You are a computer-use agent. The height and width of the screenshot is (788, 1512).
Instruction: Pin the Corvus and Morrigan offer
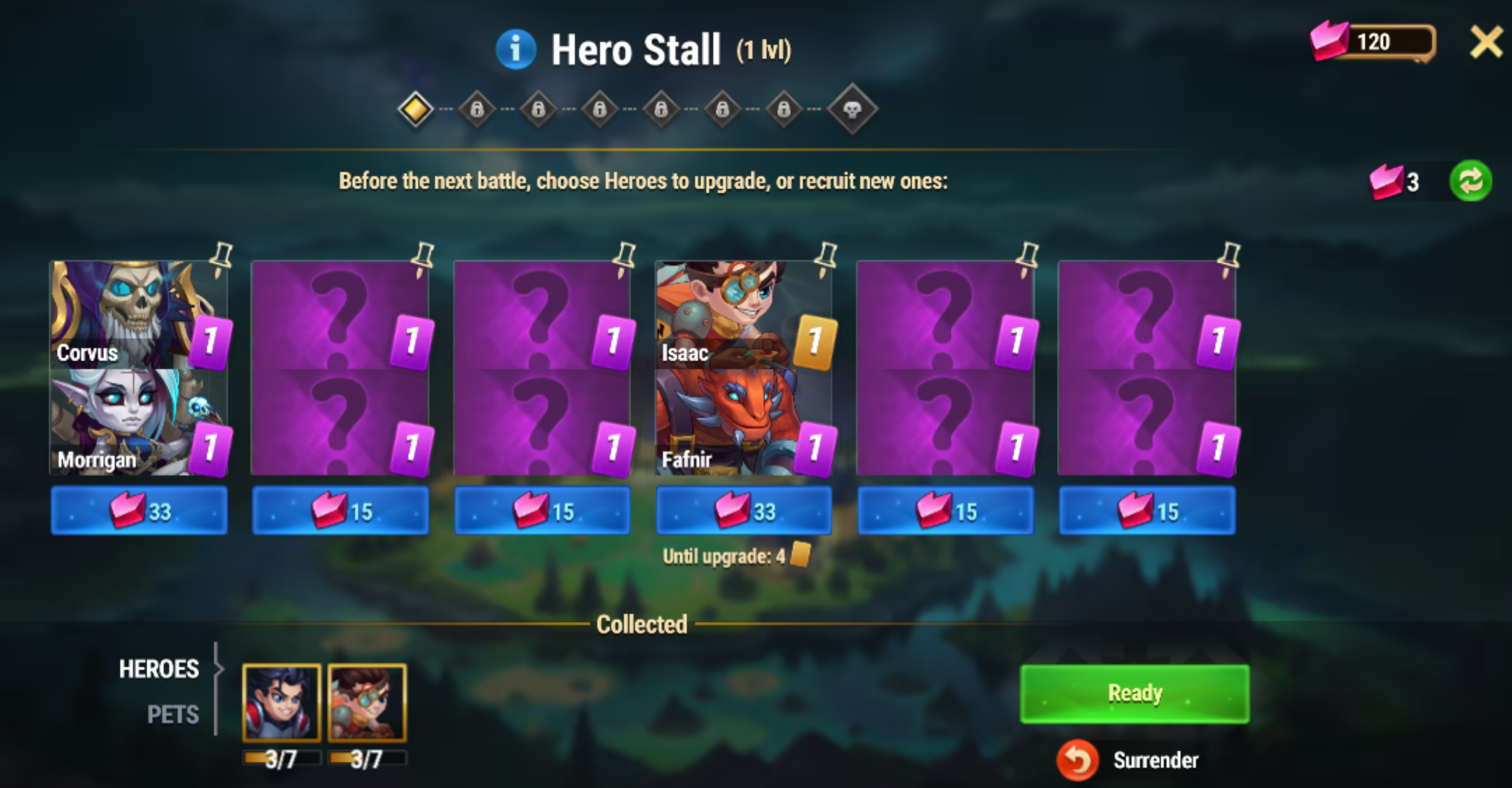click(x=221, y=259)
